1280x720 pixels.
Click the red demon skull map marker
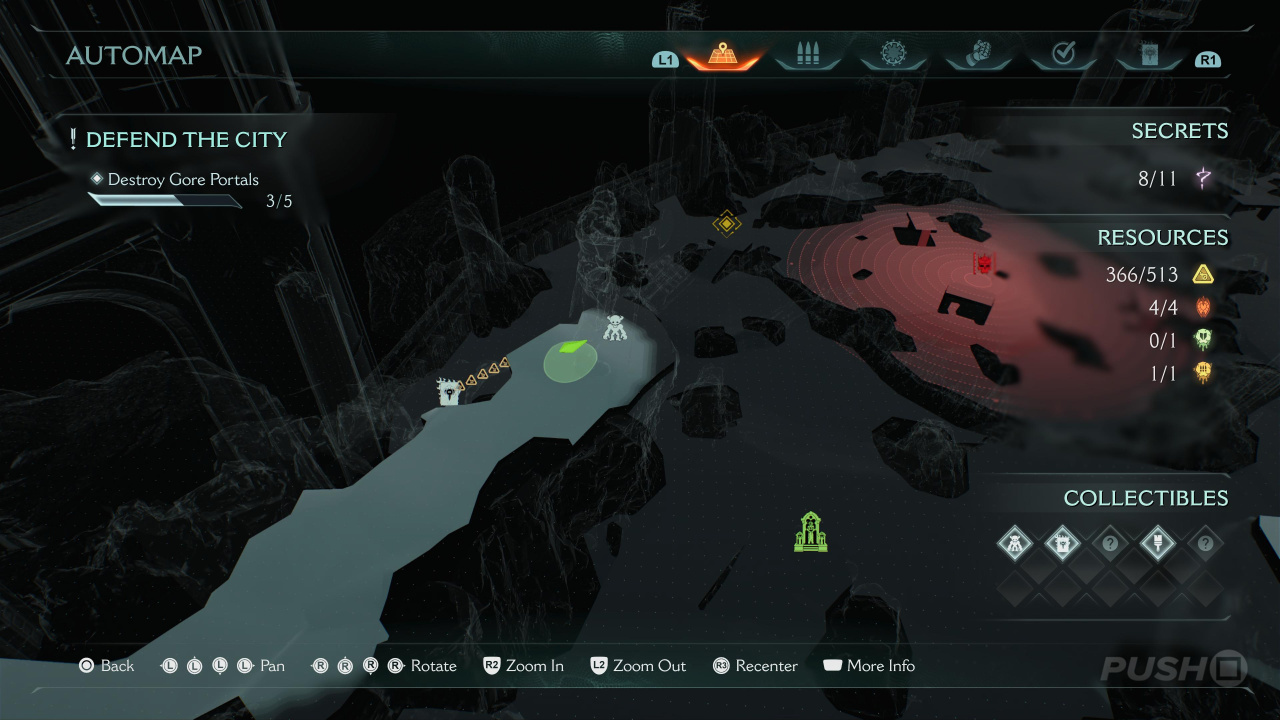[985, 264]
